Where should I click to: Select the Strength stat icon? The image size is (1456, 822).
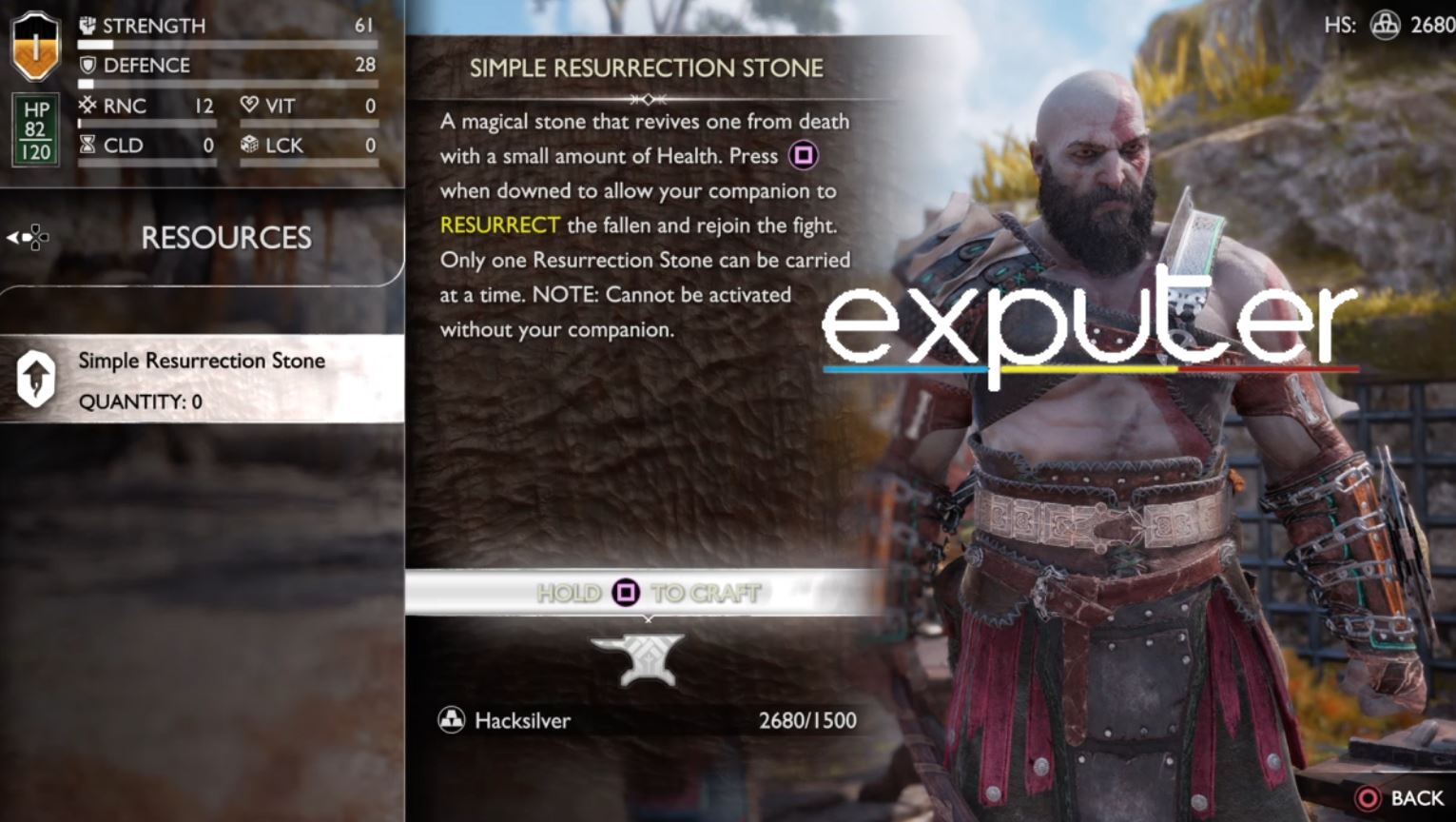(x=86, y=25)
